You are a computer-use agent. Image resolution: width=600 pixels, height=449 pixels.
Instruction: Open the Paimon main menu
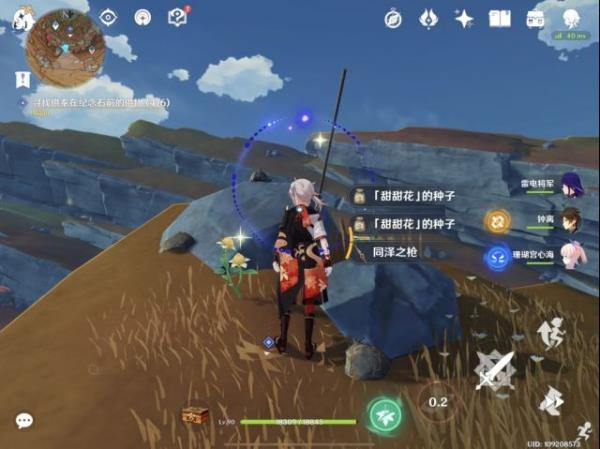point(24,17)
